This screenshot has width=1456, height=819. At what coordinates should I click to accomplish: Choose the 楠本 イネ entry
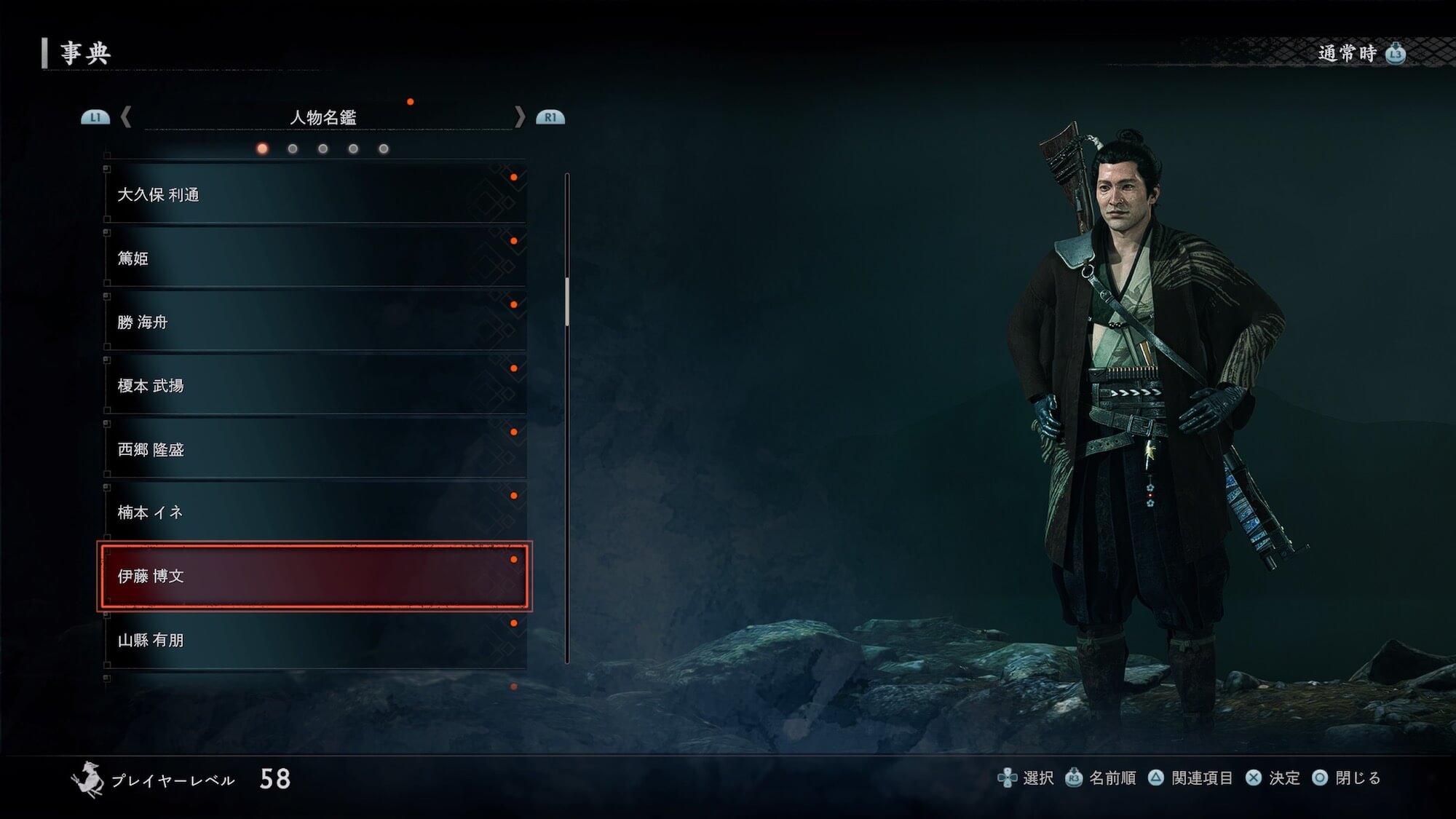pyautogui.click(x=314, y=513)
